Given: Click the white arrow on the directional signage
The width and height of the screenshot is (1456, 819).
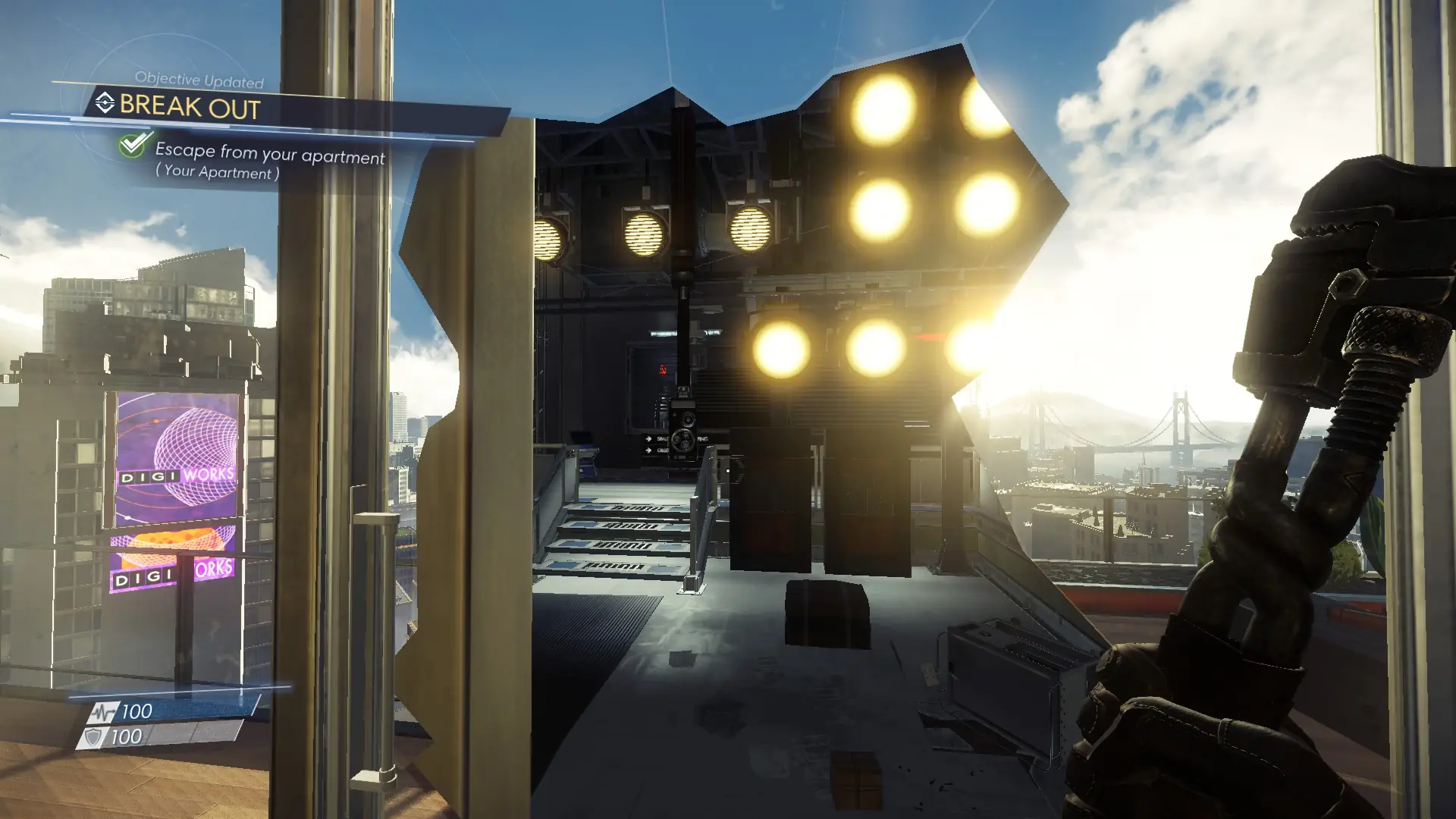Looking at the screenshot, I should click(648, 438).
